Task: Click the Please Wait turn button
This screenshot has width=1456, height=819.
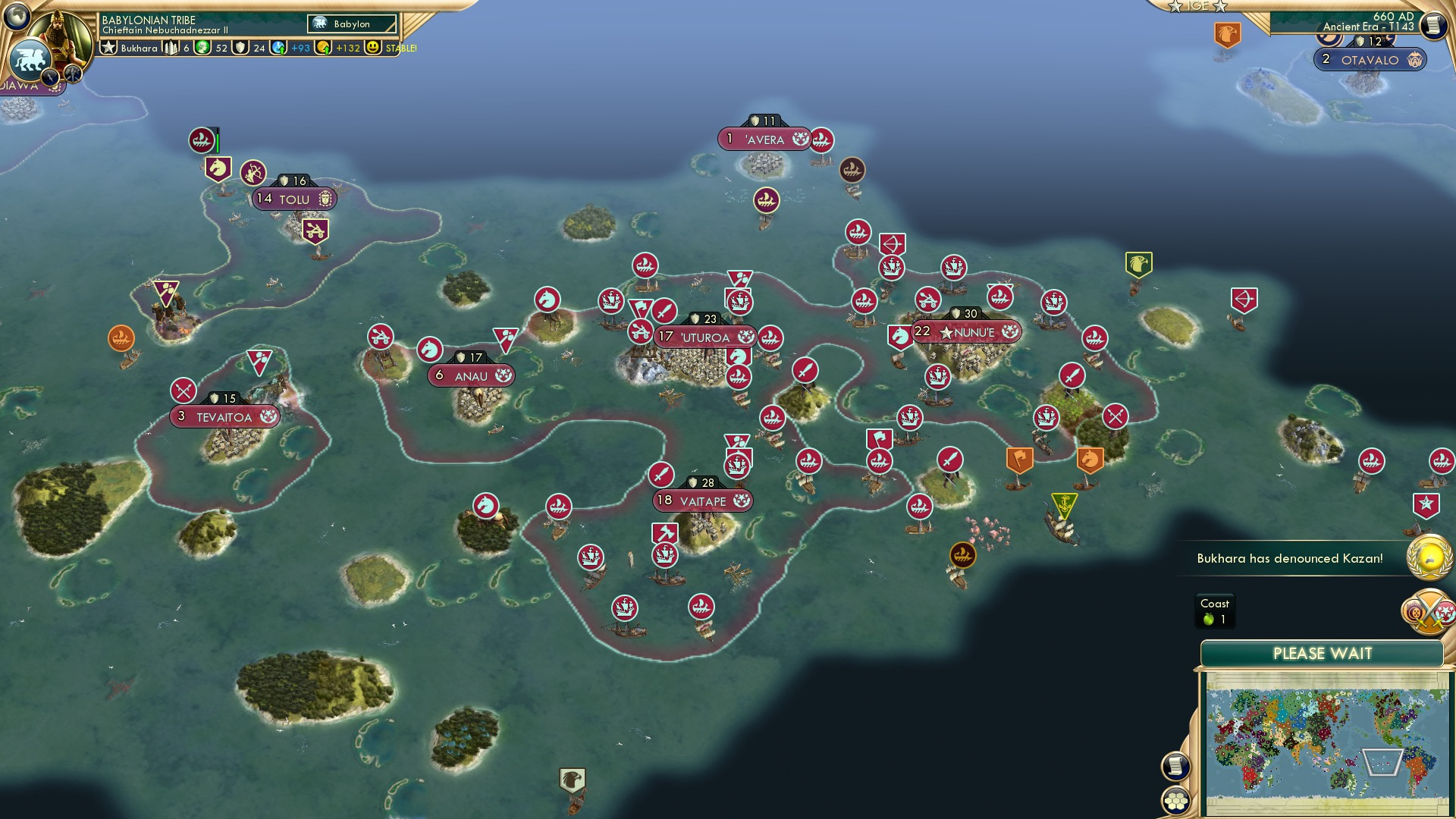Action: pyautogui.click(x=1322, y=654)
